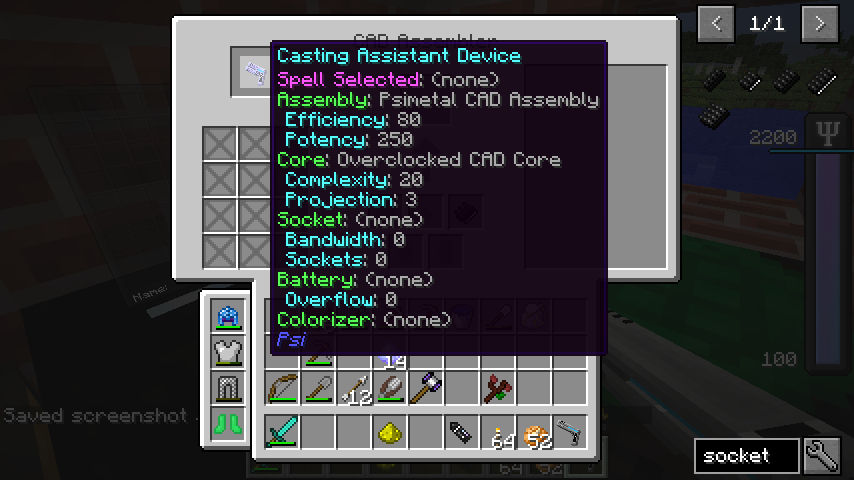Open settings with the wrench button
This screenshot has height=480, width=854.
[x=821, y=456]
